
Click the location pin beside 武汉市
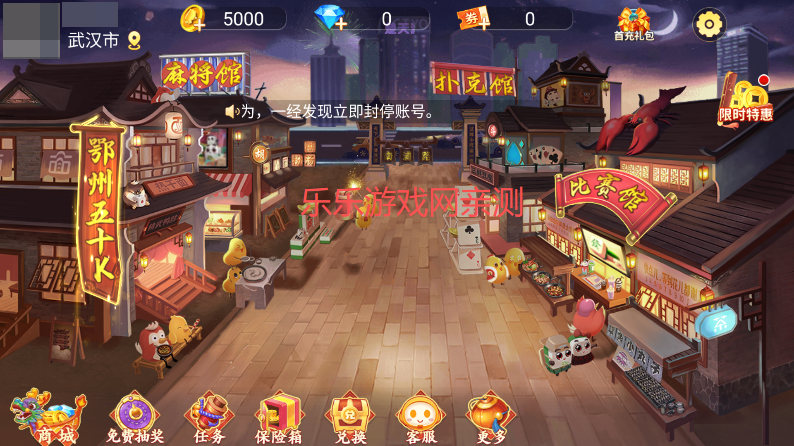coord(134,40)
